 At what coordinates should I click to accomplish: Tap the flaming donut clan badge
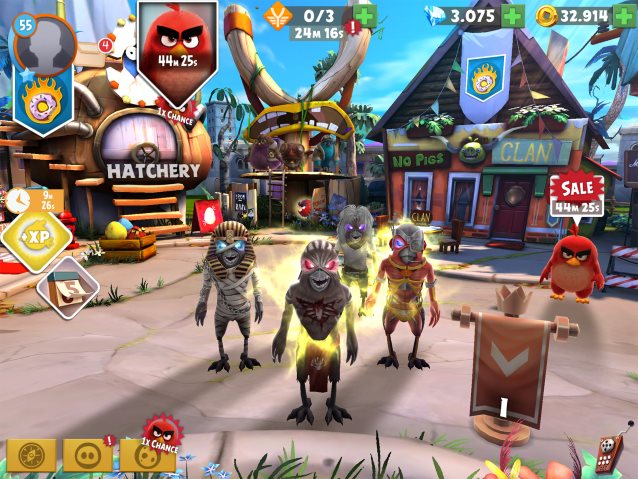coord(43,102)
